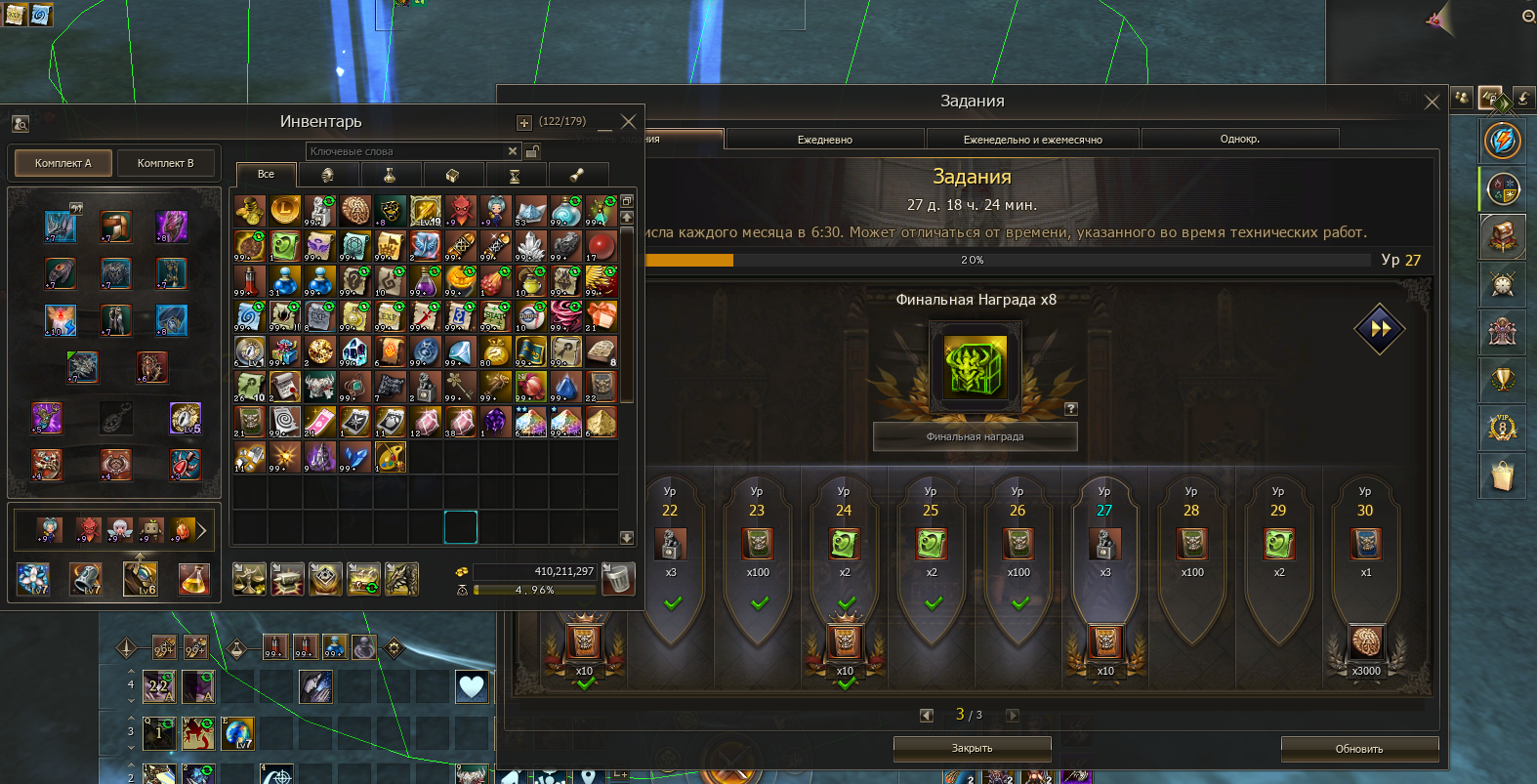Click the double-arrow skip diamond button
The height and width of the screenshot is (784, 1537).
1379,329
